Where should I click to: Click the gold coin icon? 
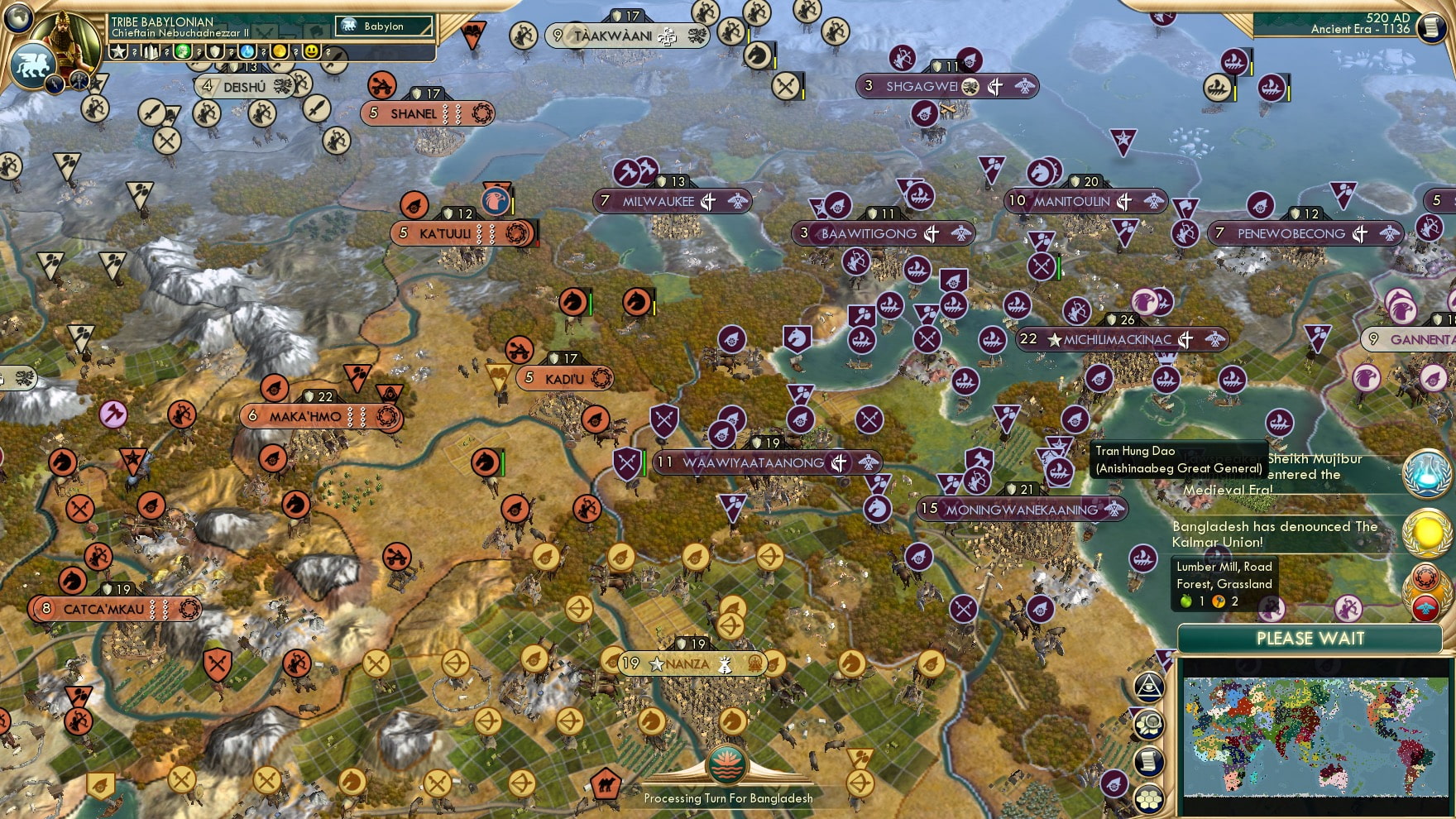[x=280, y=51]
